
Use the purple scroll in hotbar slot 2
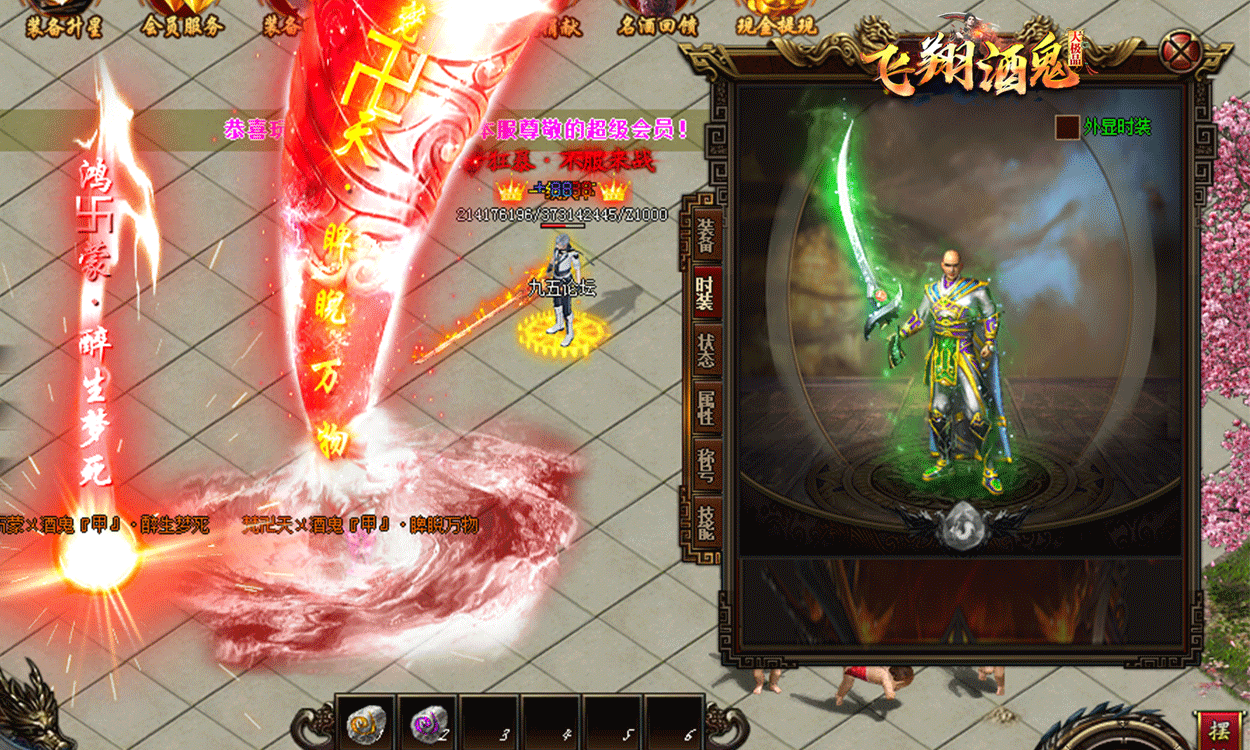[428, 722]
